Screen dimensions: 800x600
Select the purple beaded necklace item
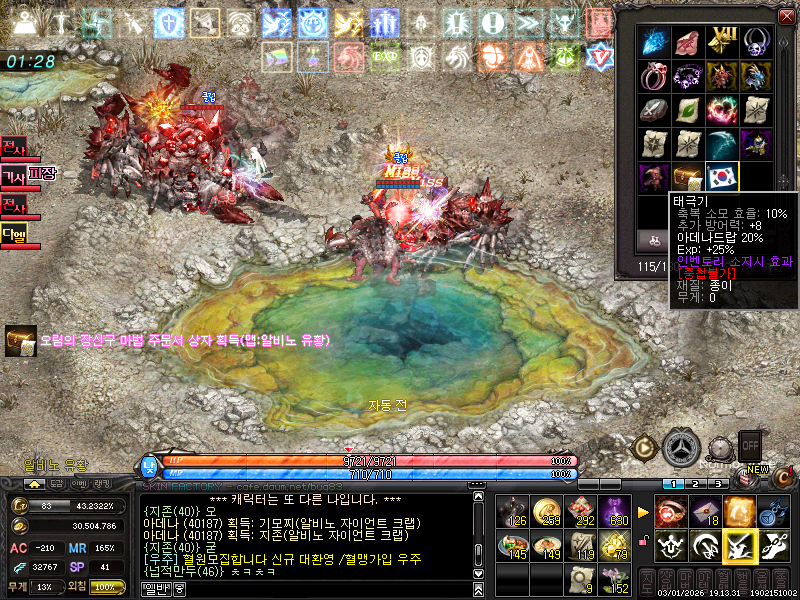(x=689, y=76)
